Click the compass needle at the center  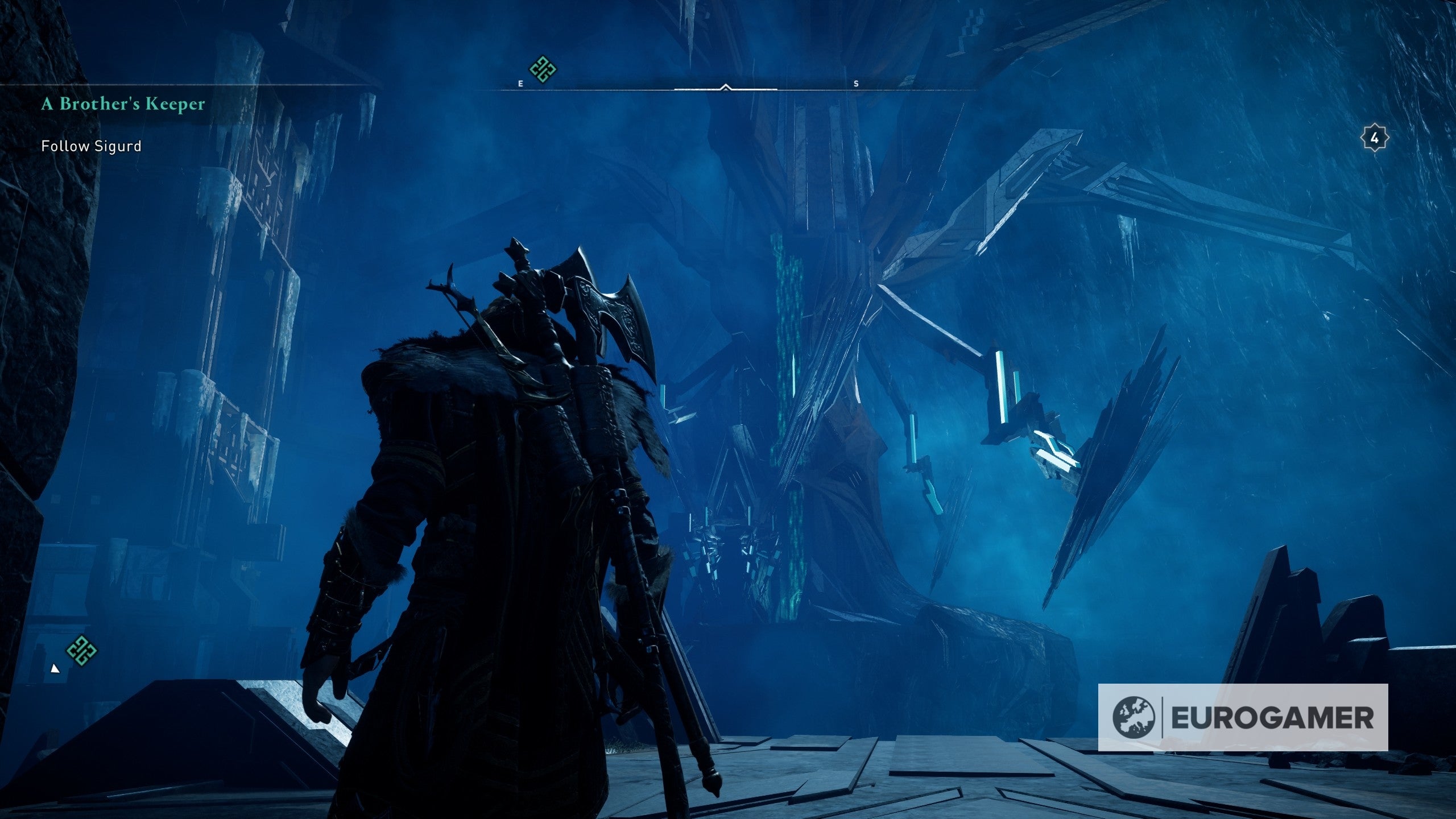[725, 88]
